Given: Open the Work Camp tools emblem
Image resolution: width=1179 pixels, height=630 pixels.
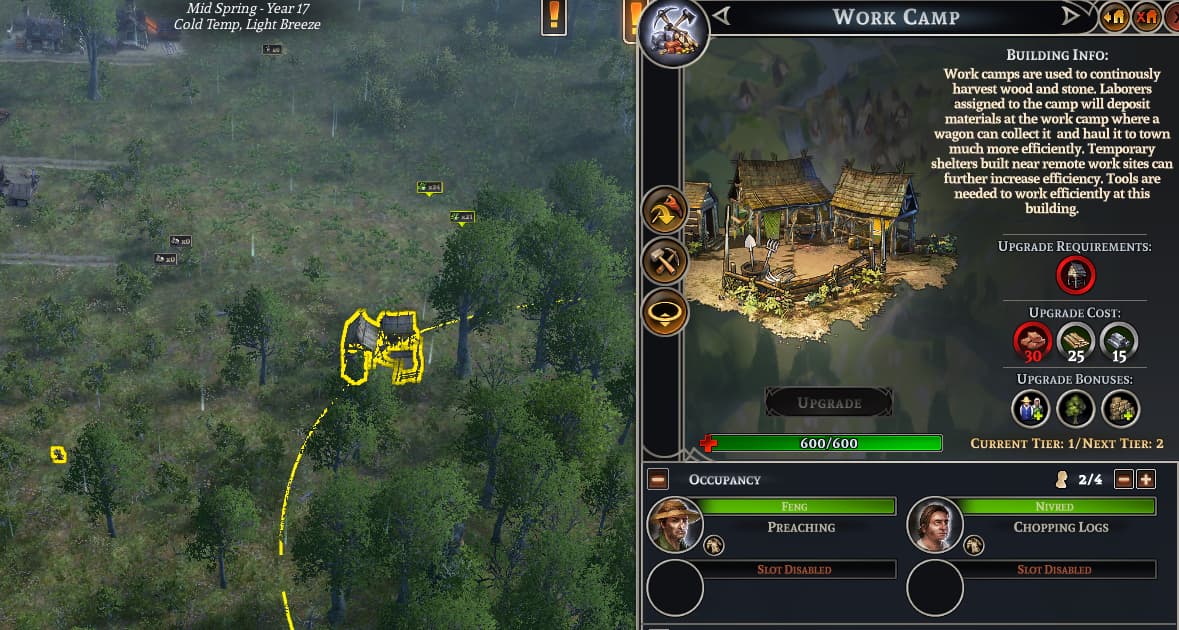Looking at the screenshot, I should pos(674,33).
